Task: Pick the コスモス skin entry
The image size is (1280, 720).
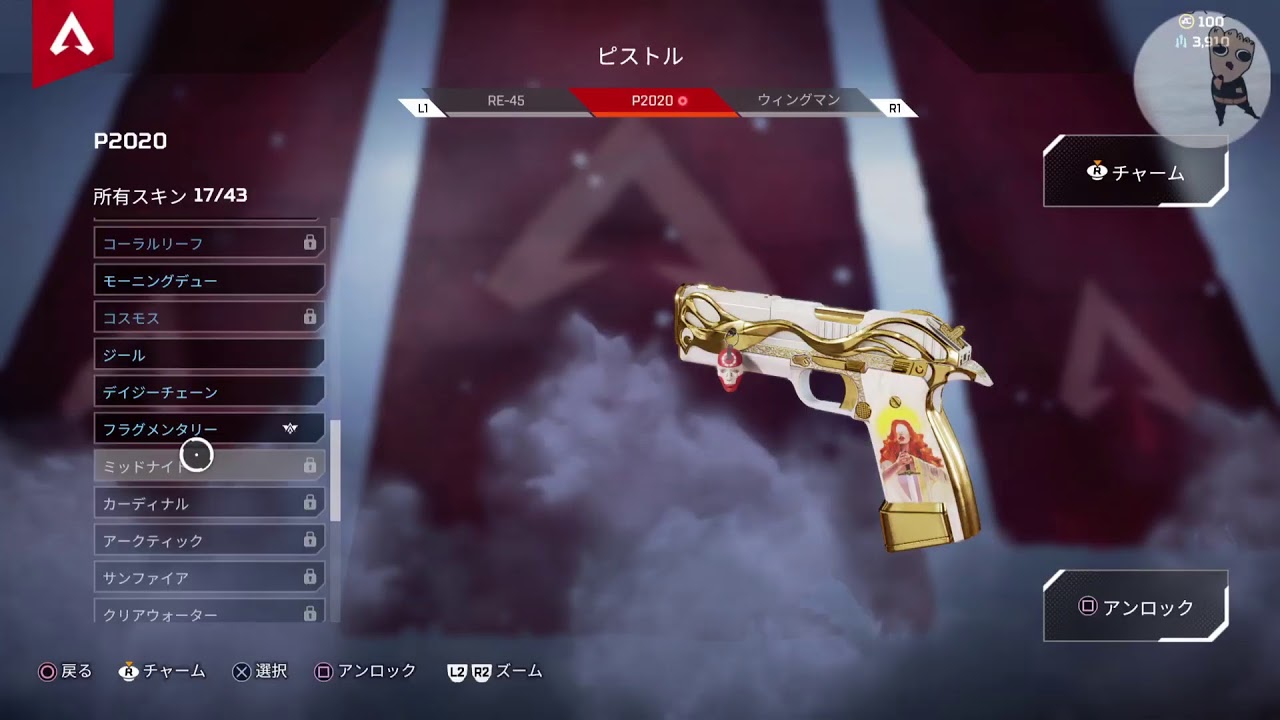Action: pos(209,318)
